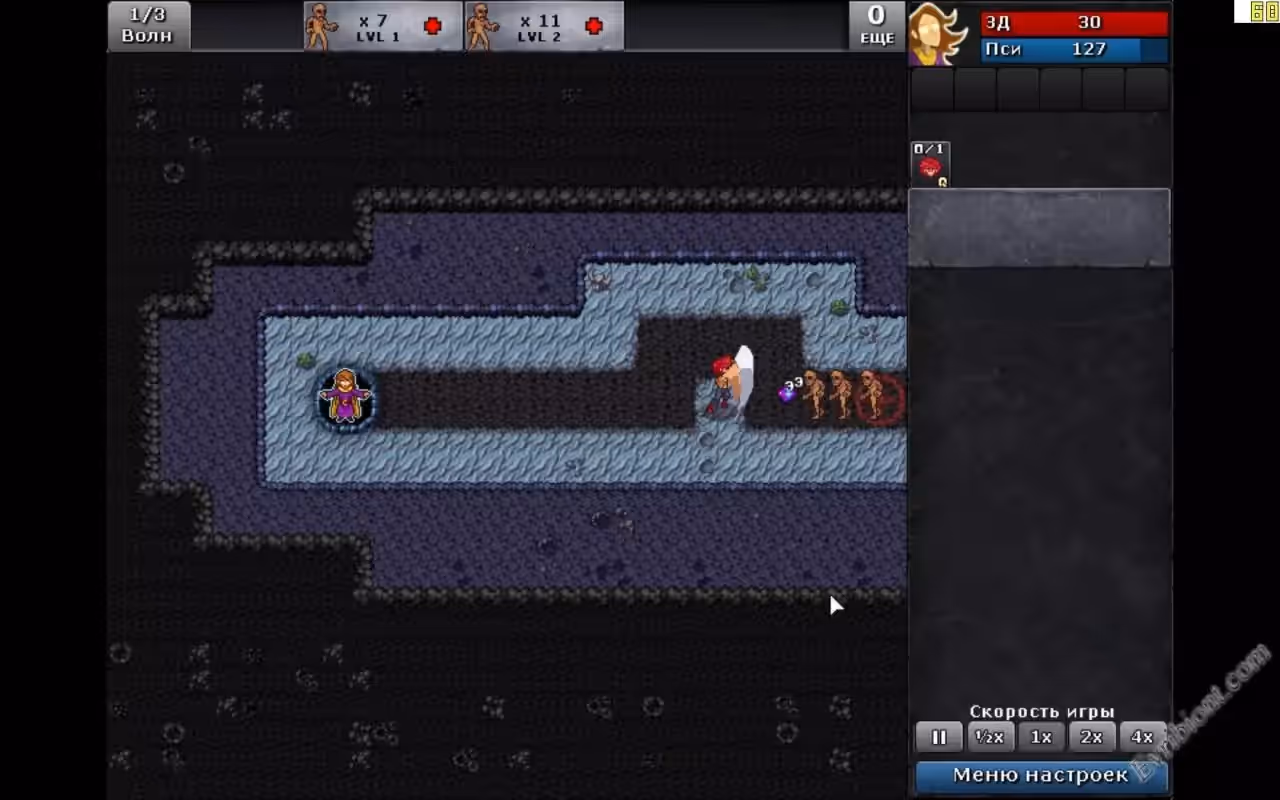Open the Меню настроек settings menu
The height and width of the screenshot is (800, 1280).
pyautogui.click(x=1040, y=775)
